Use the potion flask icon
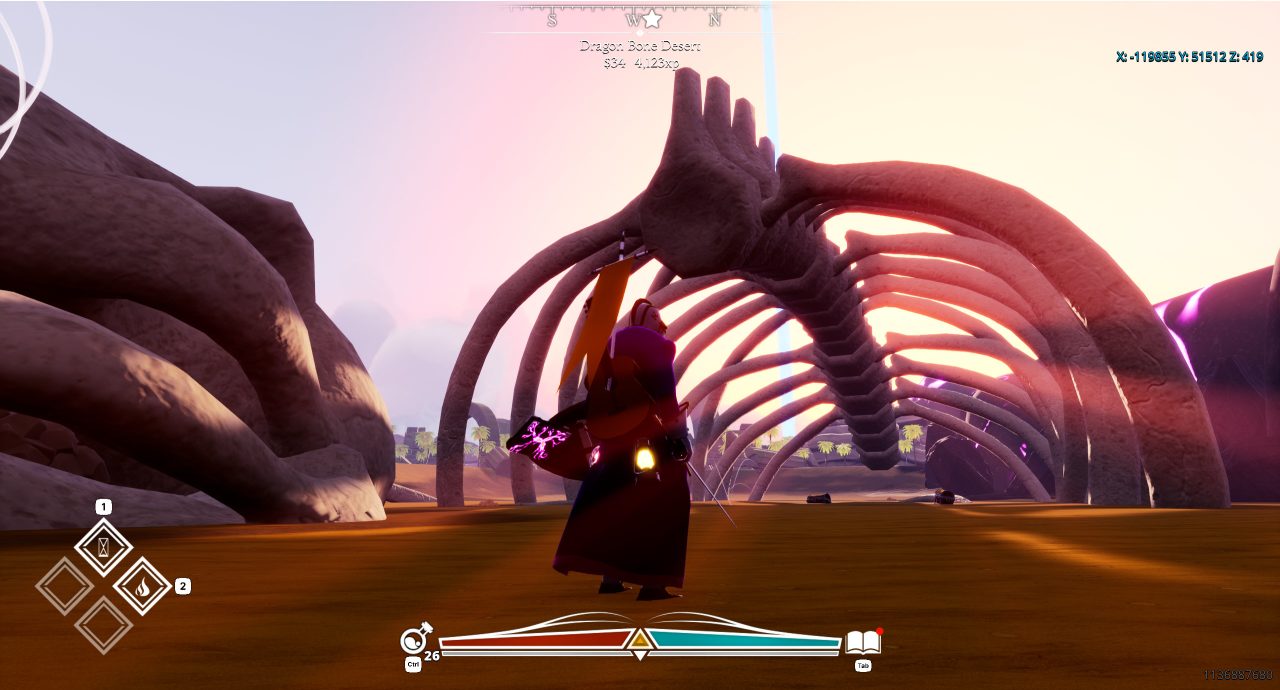 click(x=414, y=640)
